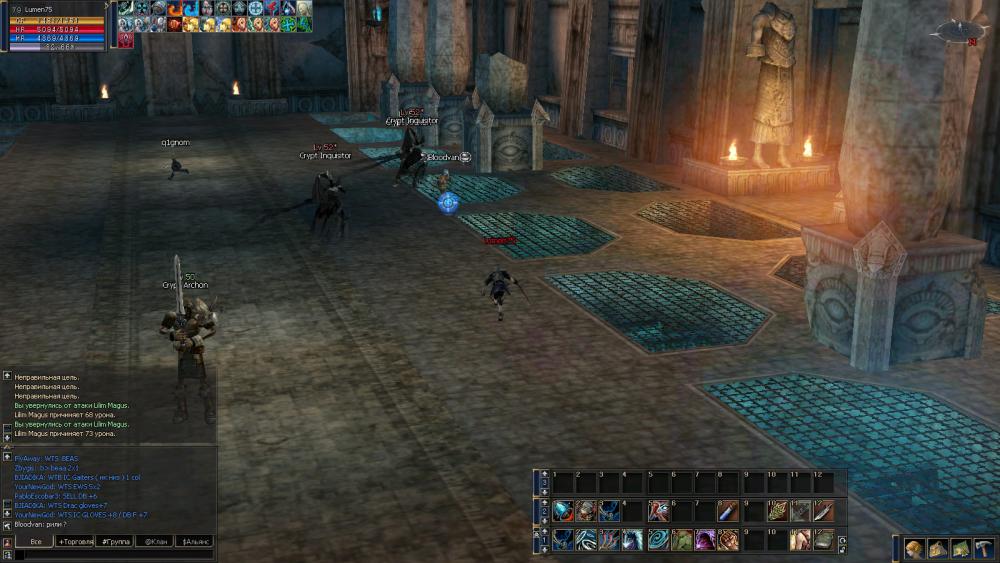Switch to the Все chat tab

37,541
